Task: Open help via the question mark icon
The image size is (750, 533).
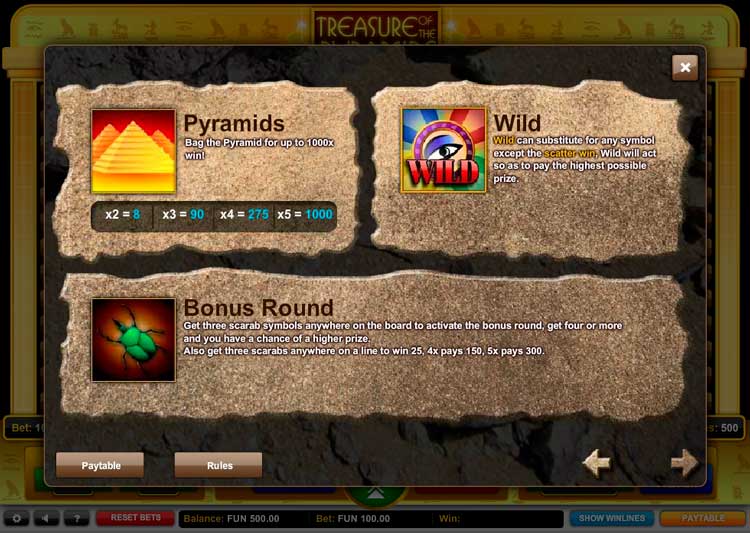Action: [76, 518]
